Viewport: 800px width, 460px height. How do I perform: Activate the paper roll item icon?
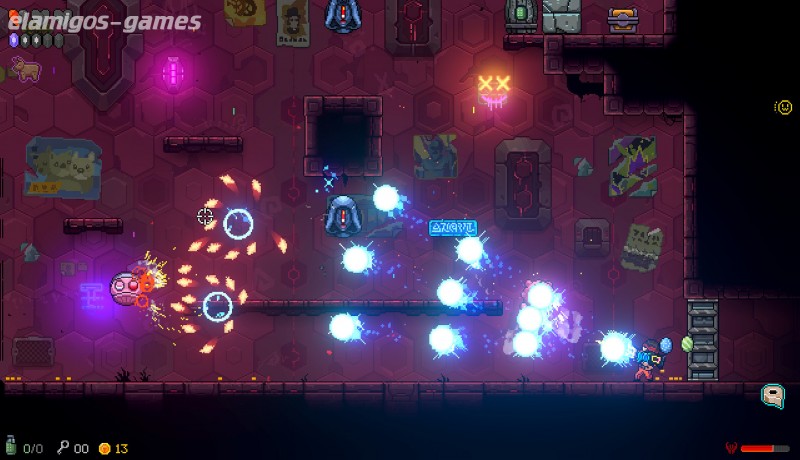[772, 396]
